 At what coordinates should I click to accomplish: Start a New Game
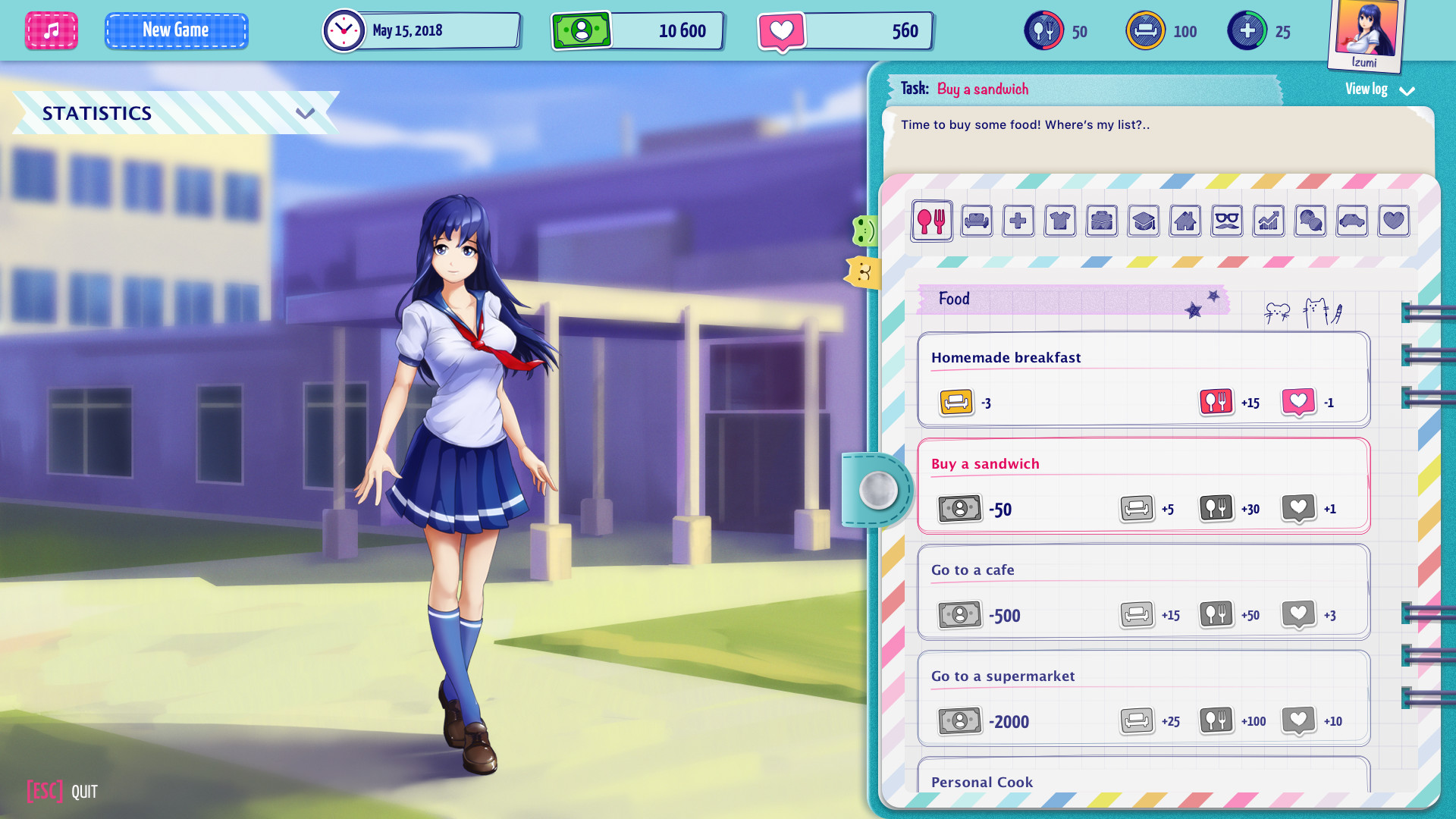(176, 30)
